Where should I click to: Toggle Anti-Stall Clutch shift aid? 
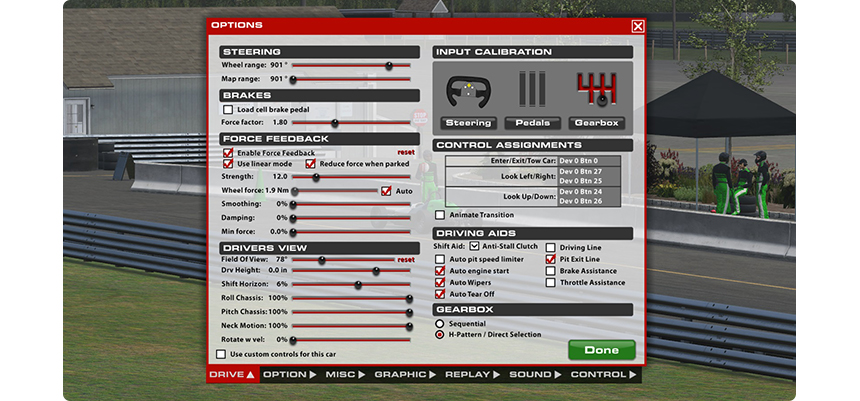(x=474, y=246)
